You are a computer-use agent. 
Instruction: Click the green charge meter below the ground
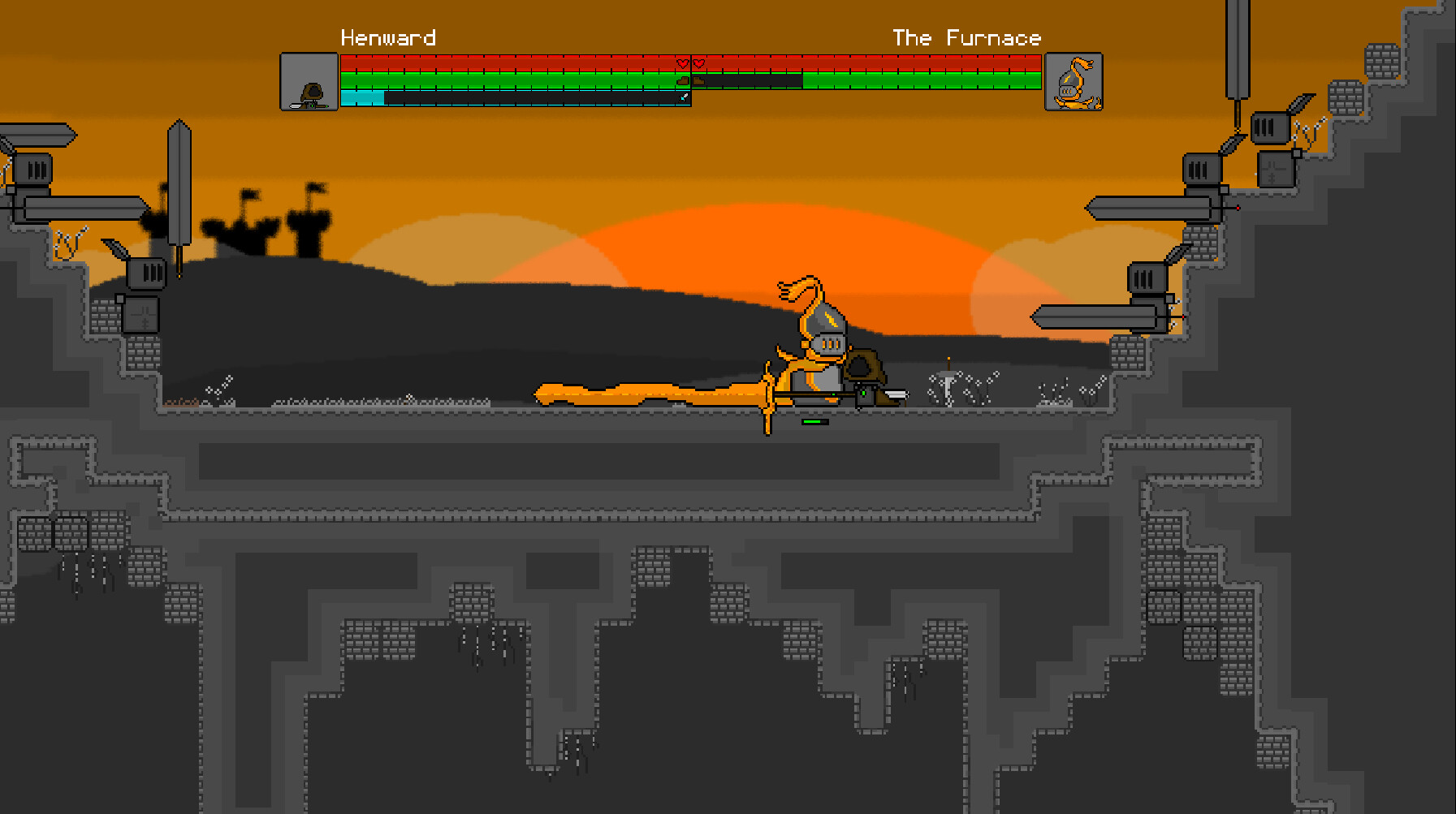point(814,421)
